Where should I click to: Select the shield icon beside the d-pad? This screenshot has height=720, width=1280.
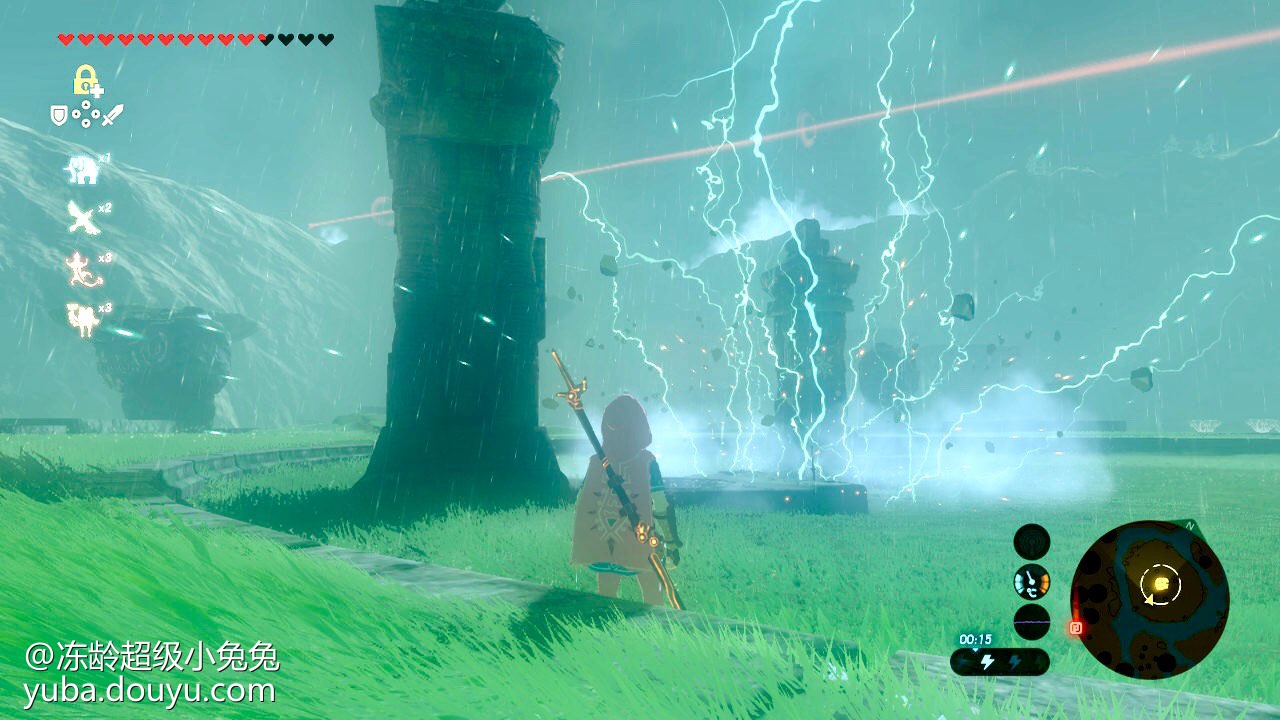pyautogui.click(x=60, y=116)
